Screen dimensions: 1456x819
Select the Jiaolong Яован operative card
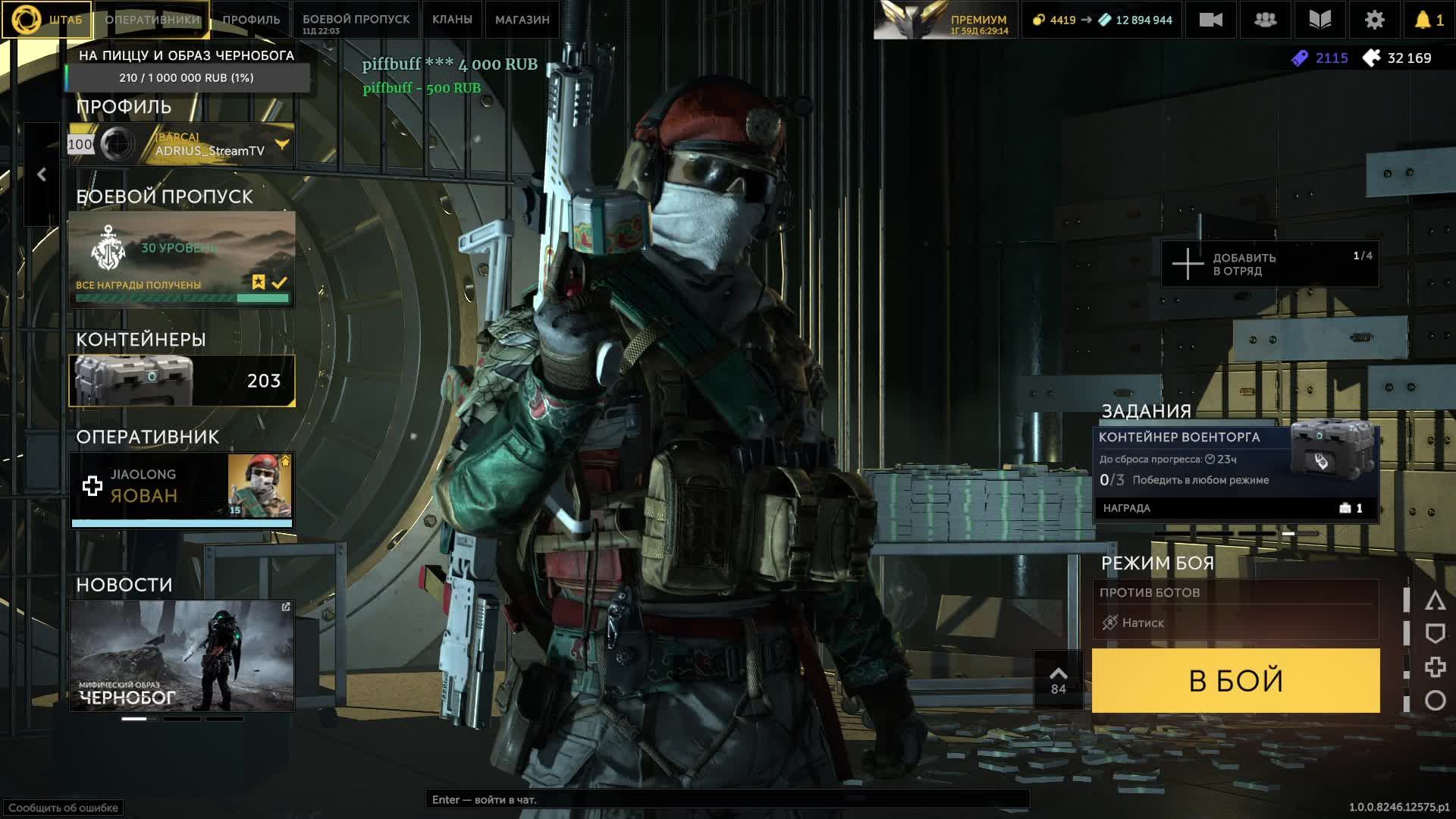click(x=182, y=486)
